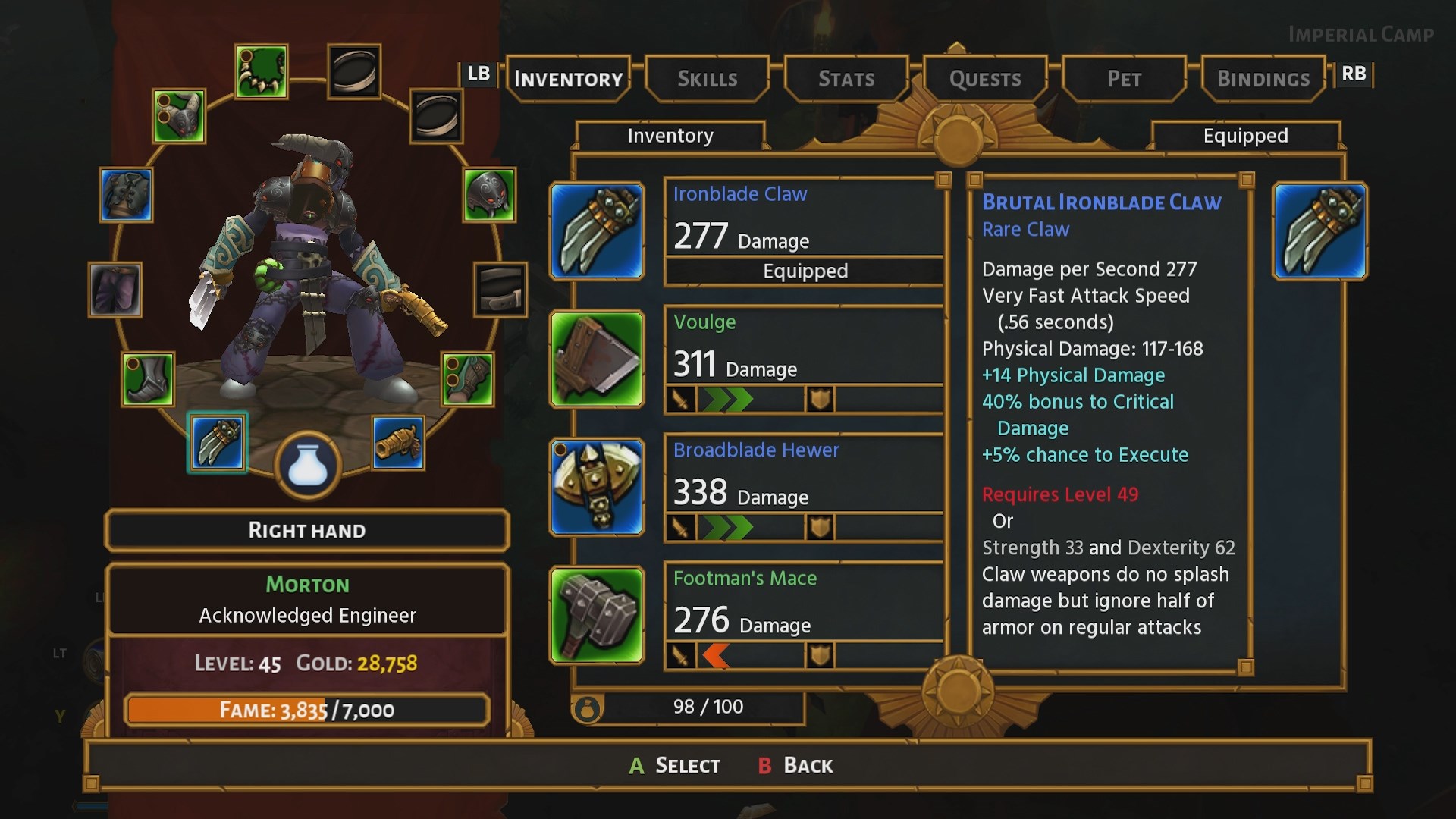
Task: Toggle the sword comparison icon on Broadblade Hewer
Action: point(680,526)
